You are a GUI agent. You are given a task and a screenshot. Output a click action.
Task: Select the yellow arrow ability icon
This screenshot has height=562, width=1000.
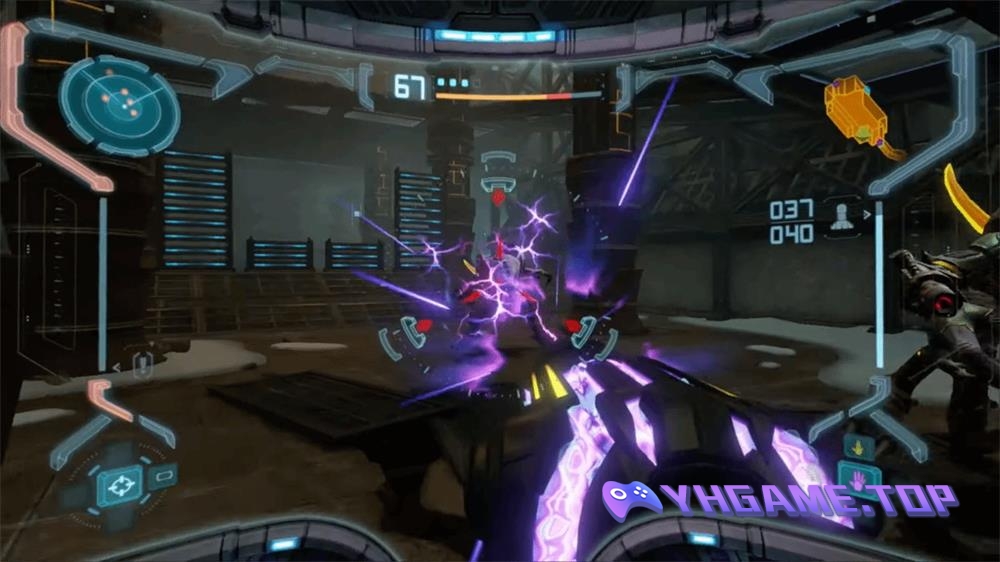pos(856,447)
